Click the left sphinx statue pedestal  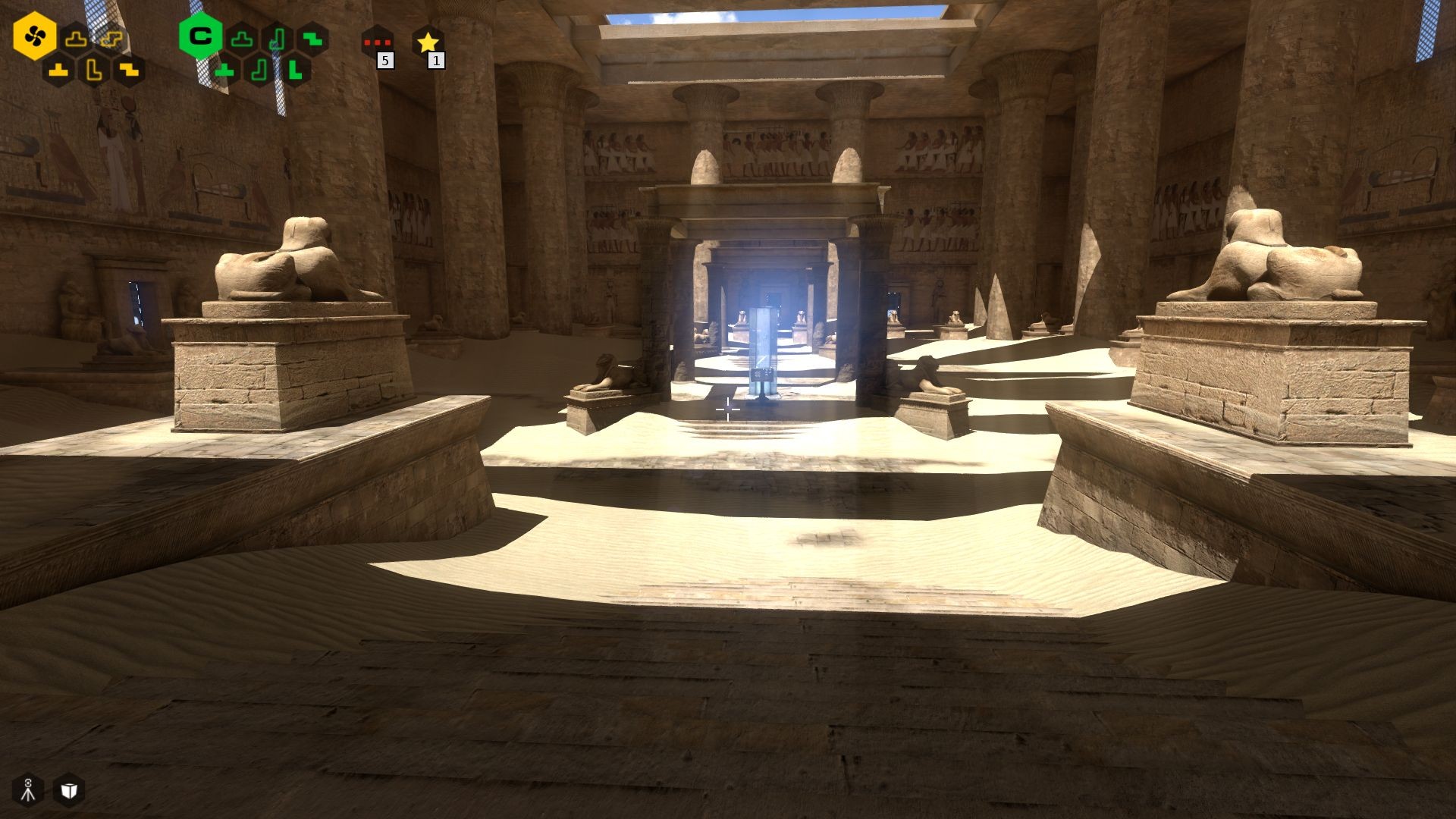pos(281,372)
